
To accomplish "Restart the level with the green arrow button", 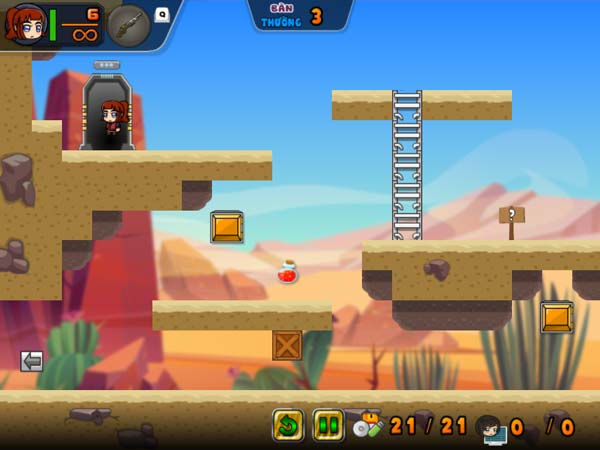I will pyautogui.click(x=288, y=425).
